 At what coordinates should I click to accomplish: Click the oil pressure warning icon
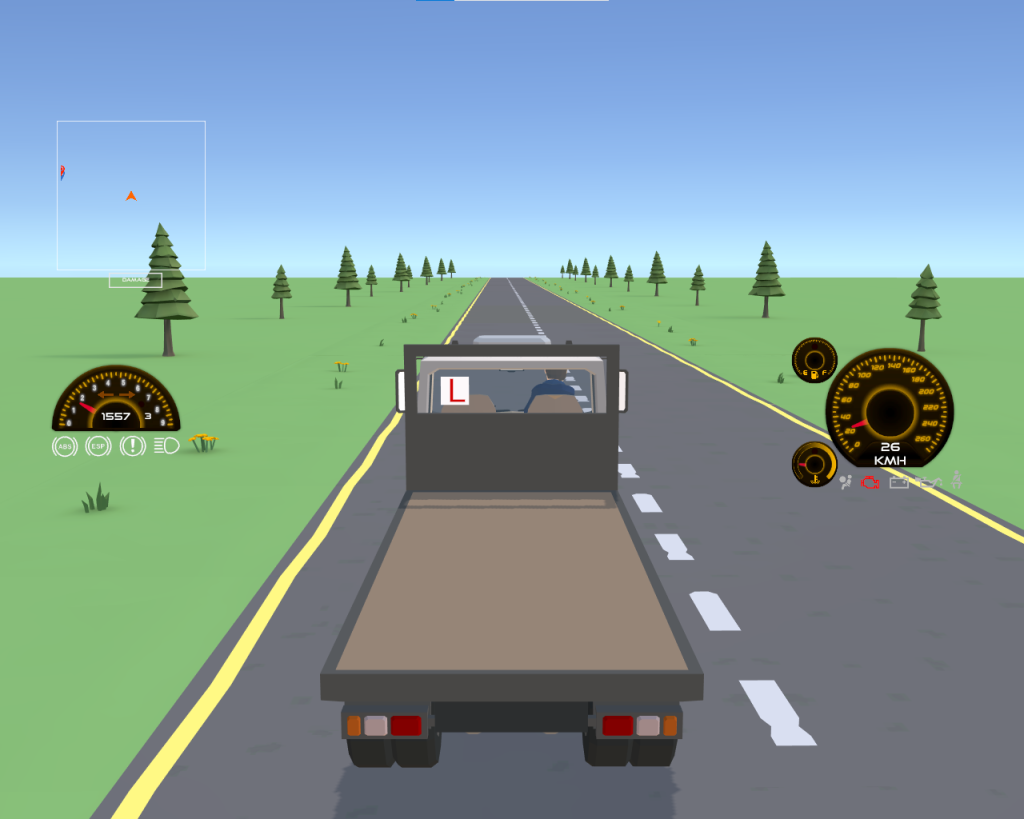tap(930, 483)
